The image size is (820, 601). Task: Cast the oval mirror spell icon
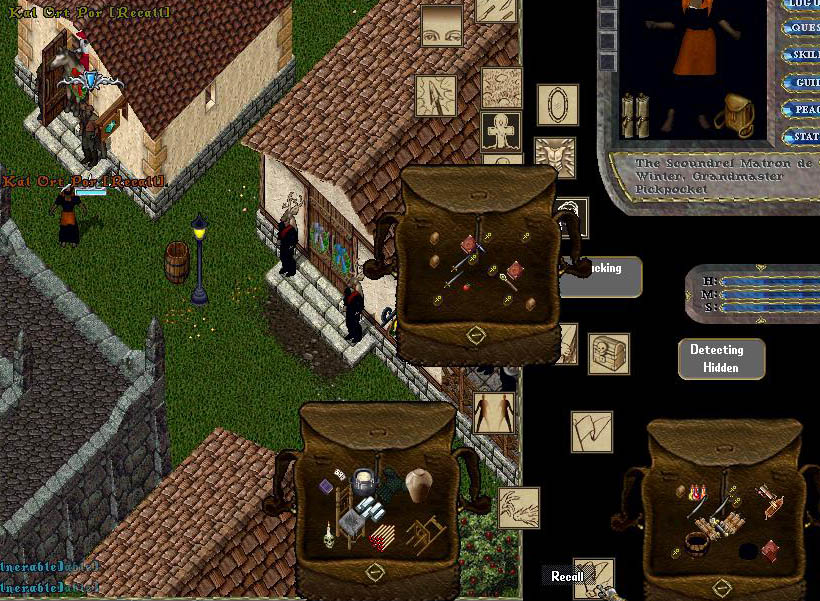tap(557, 104)
